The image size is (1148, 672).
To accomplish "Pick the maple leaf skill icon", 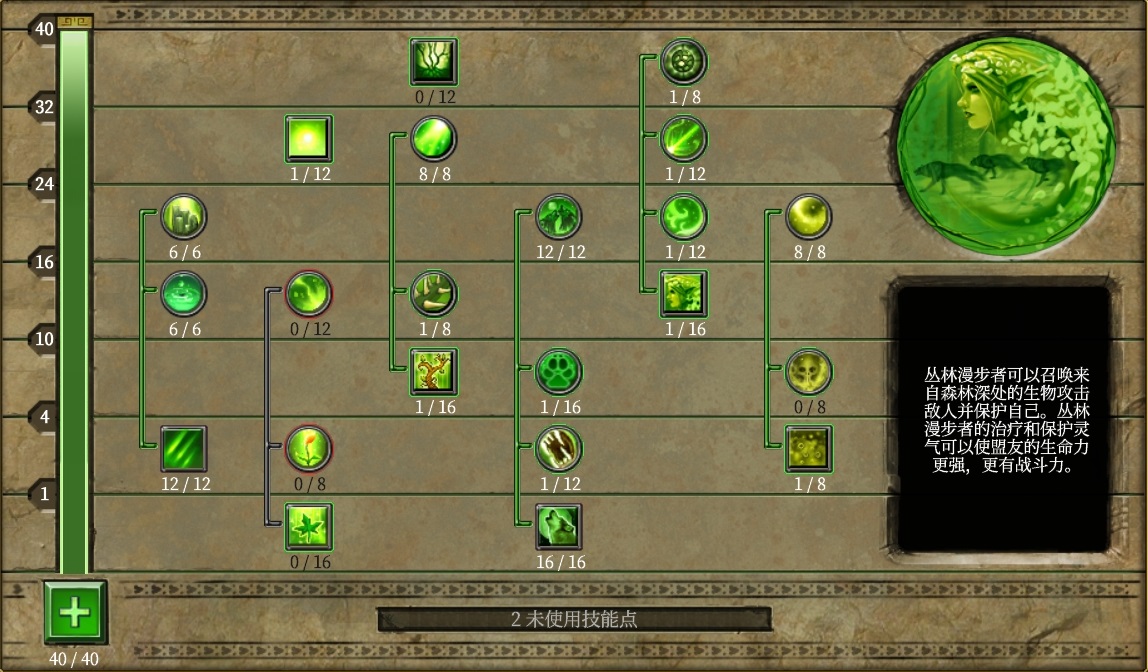I will pos(309,527).
